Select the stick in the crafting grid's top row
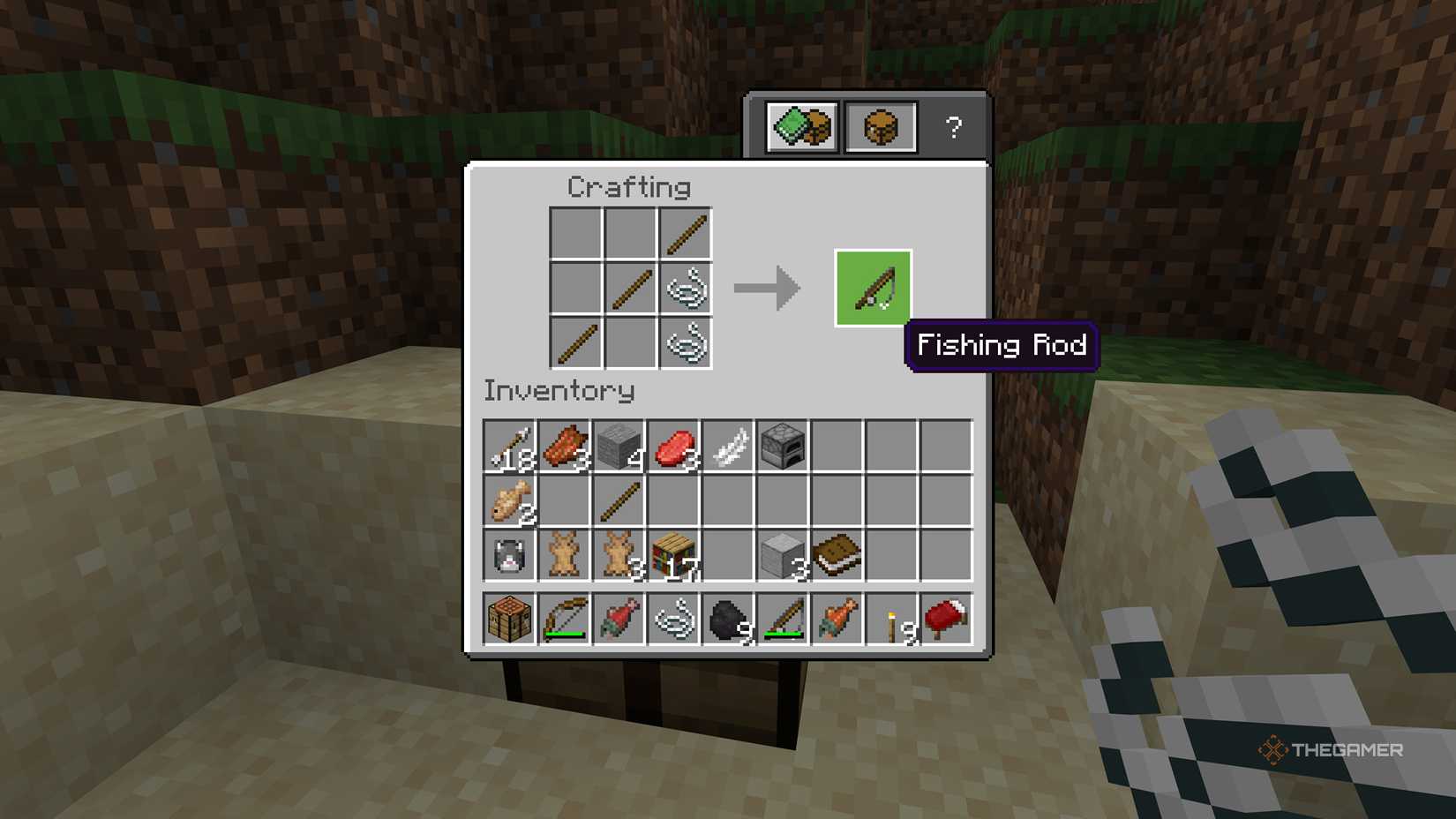 coord(687,231)
